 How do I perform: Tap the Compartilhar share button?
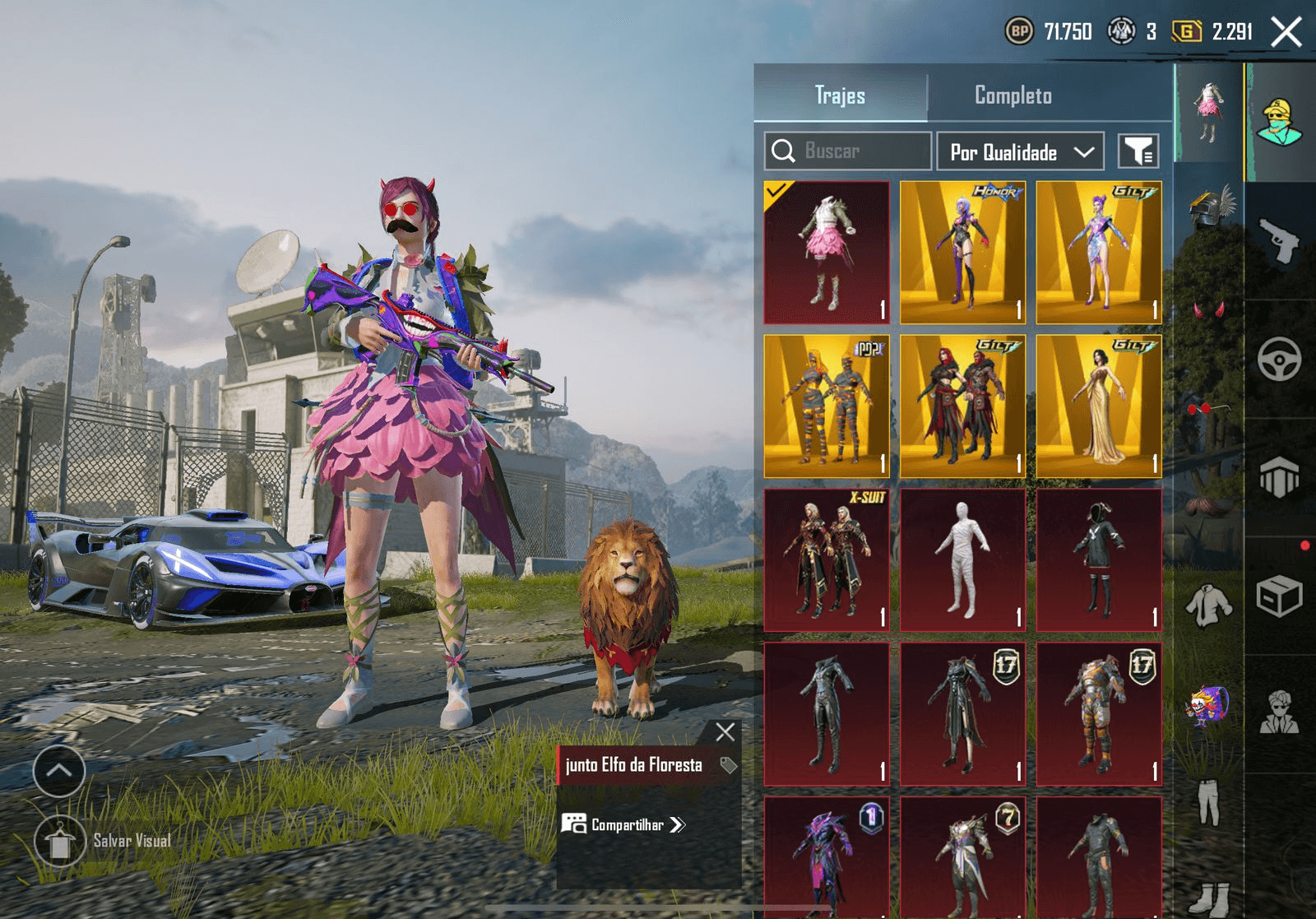tap(623, 824)
